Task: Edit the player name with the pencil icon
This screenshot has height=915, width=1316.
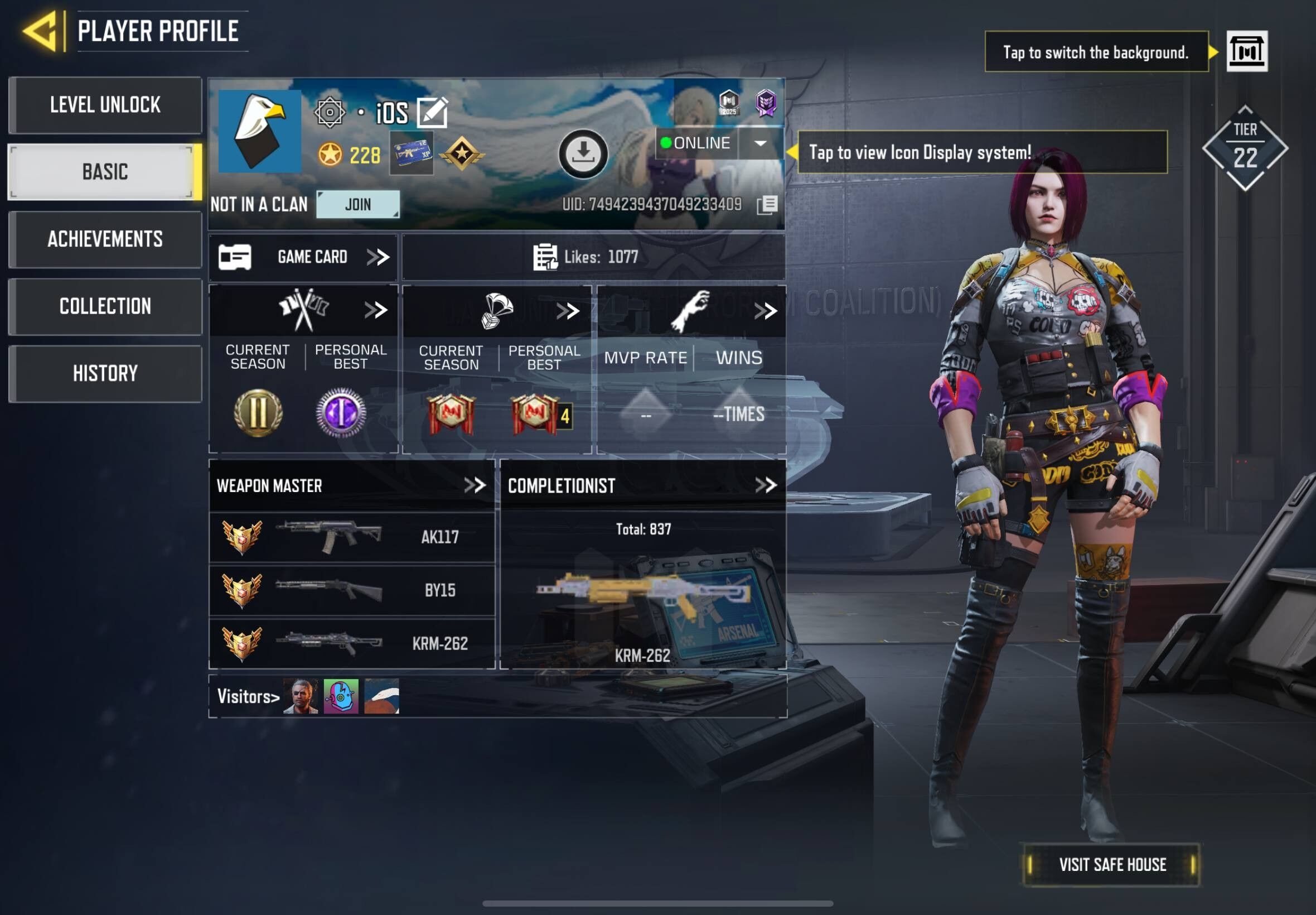Action: pos(432,112)
